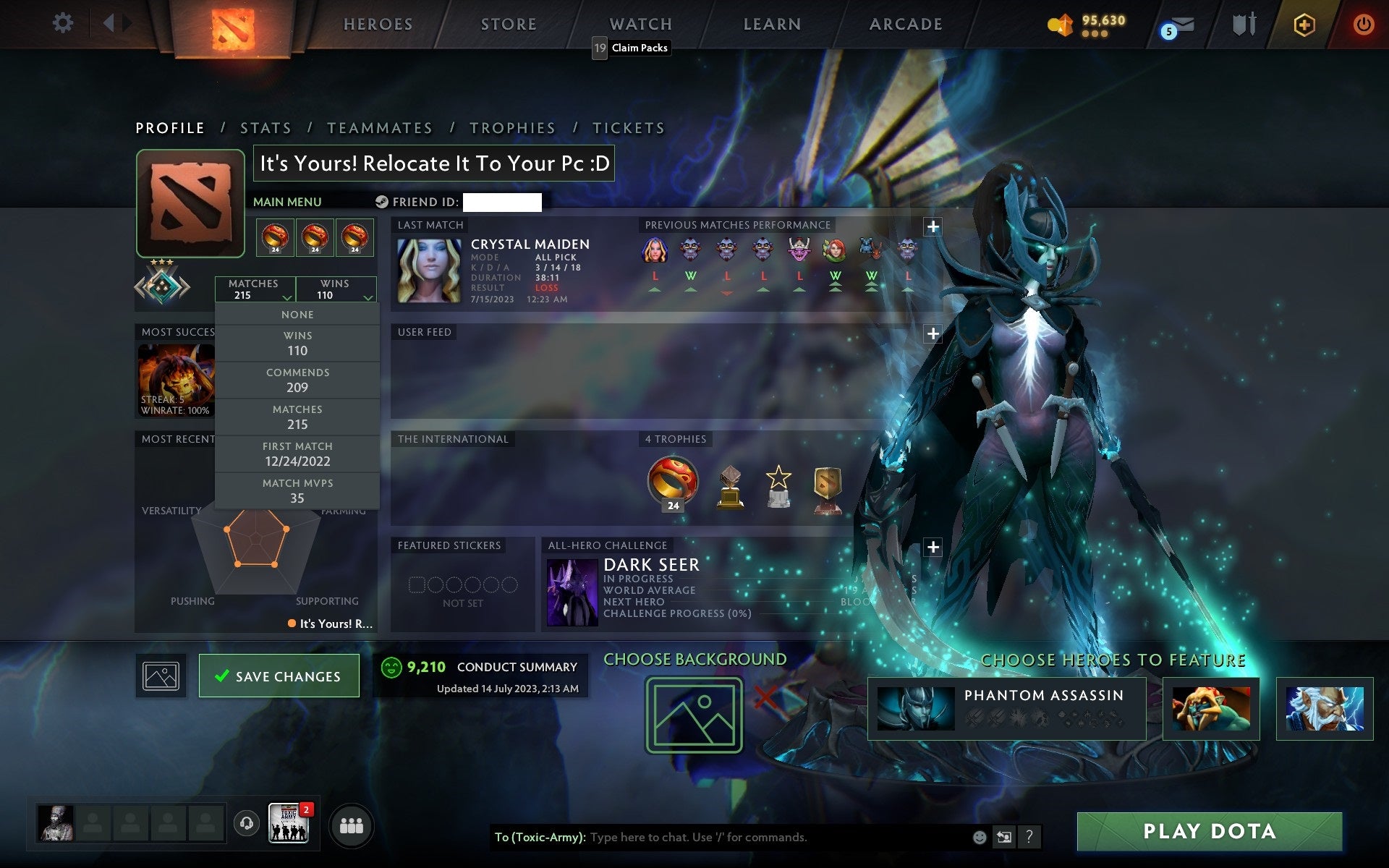Open the settings gear
The height and width of the screenshot is (868, 1389).
pos(64,22)
